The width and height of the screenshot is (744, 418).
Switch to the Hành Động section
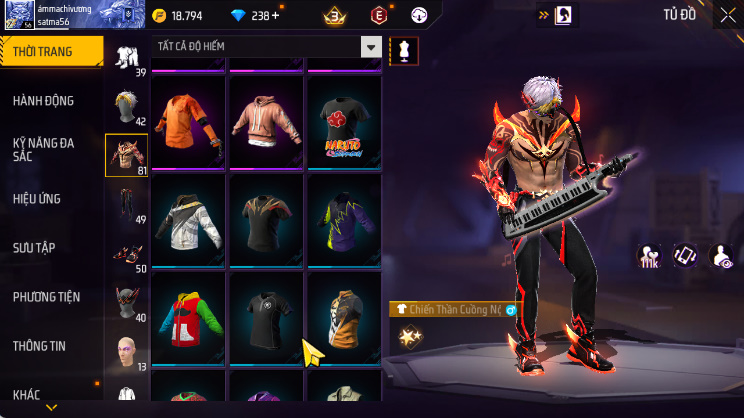point(44,101)
